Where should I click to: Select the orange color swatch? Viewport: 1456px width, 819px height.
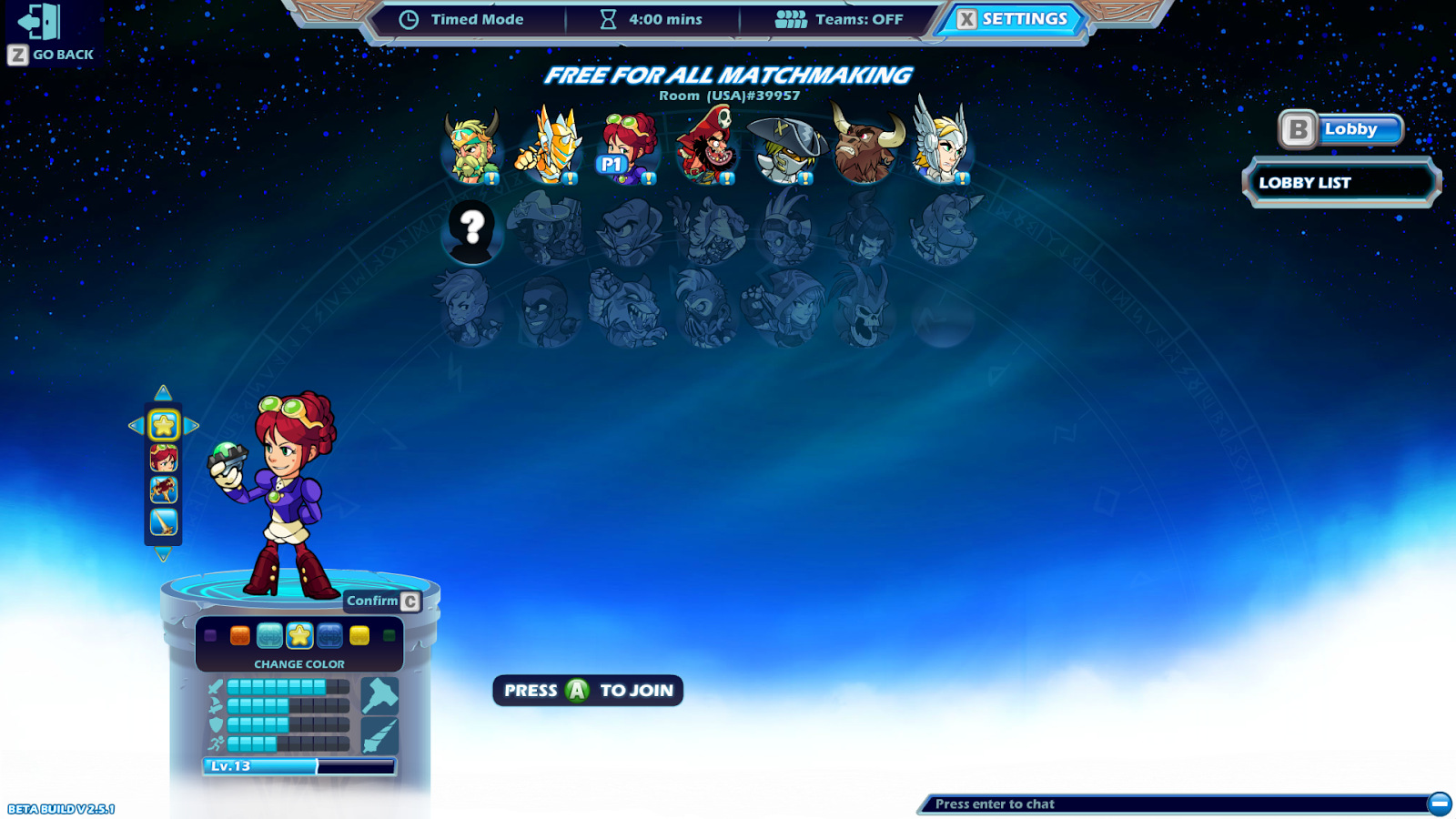coord(239,637)
